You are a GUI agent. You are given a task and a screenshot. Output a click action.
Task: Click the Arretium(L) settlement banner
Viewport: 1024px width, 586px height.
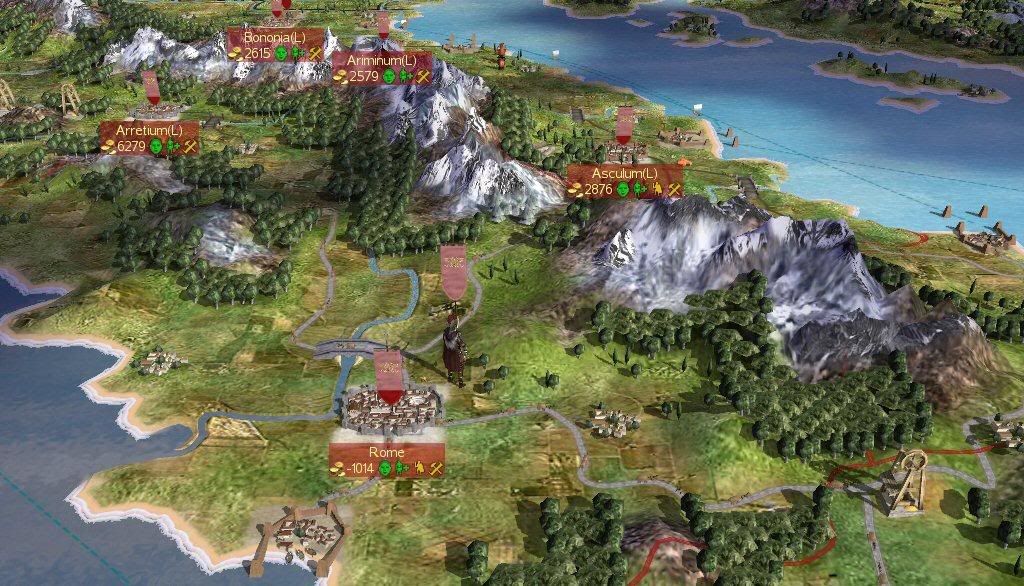149,131
